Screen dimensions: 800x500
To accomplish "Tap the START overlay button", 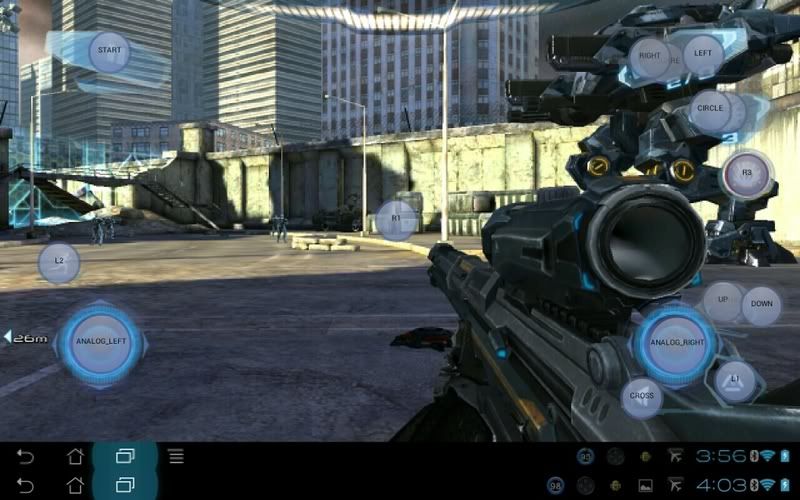I will 109,51.
